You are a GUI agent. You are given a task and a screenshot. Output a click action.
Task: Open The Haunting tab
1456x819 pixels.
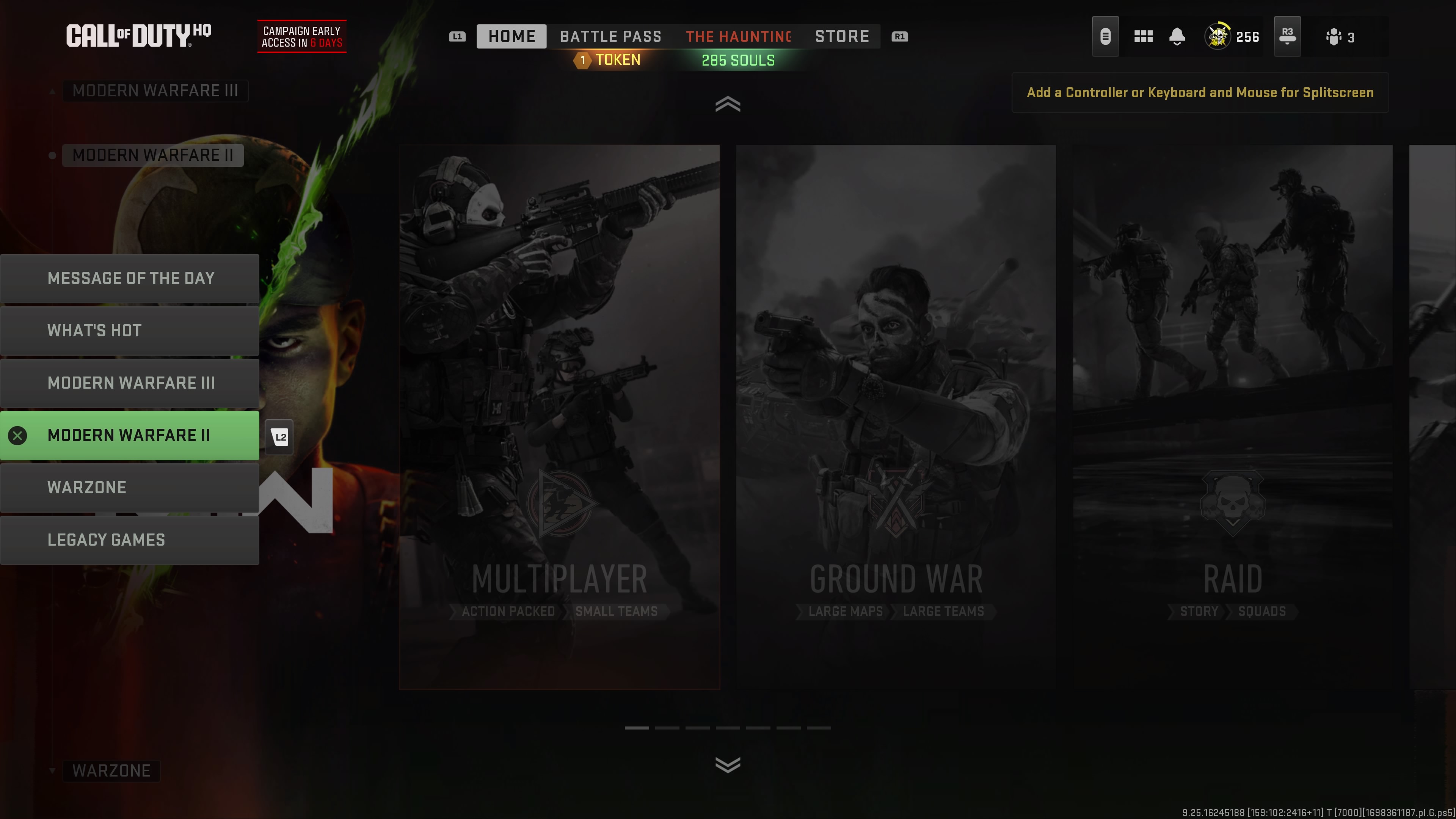737,36
